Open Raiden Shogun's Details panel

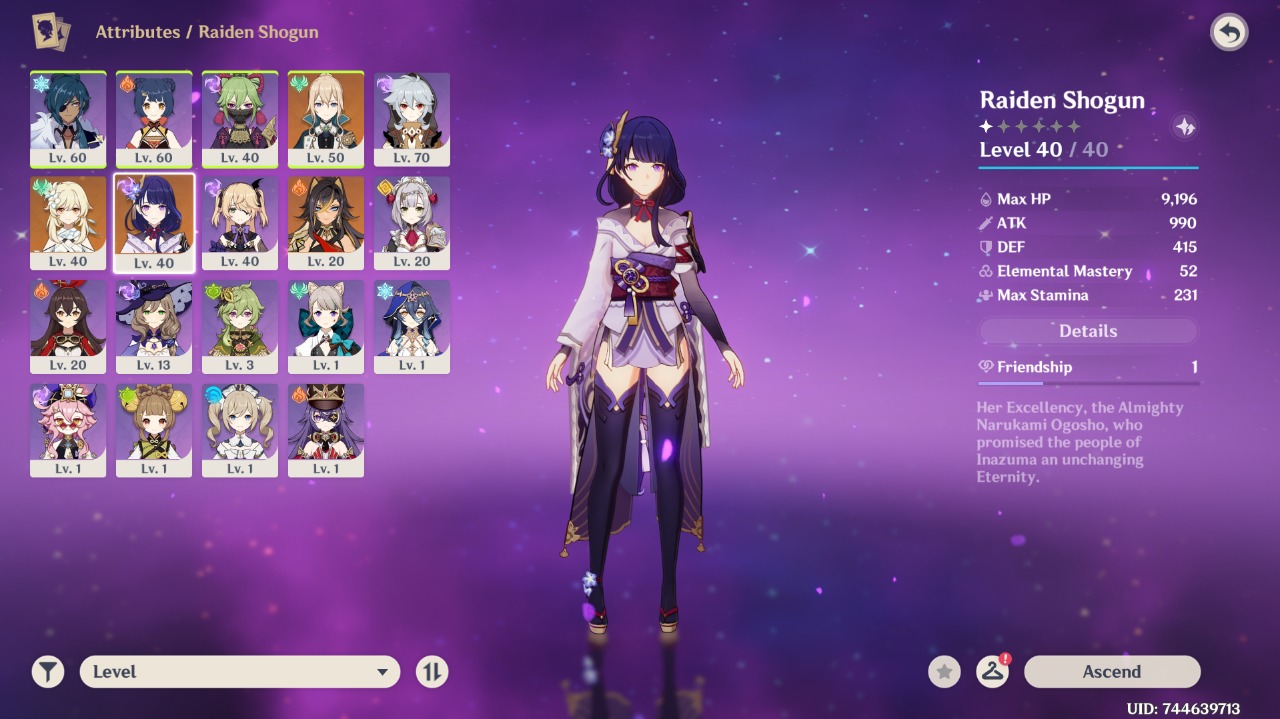pos(1088,331)
